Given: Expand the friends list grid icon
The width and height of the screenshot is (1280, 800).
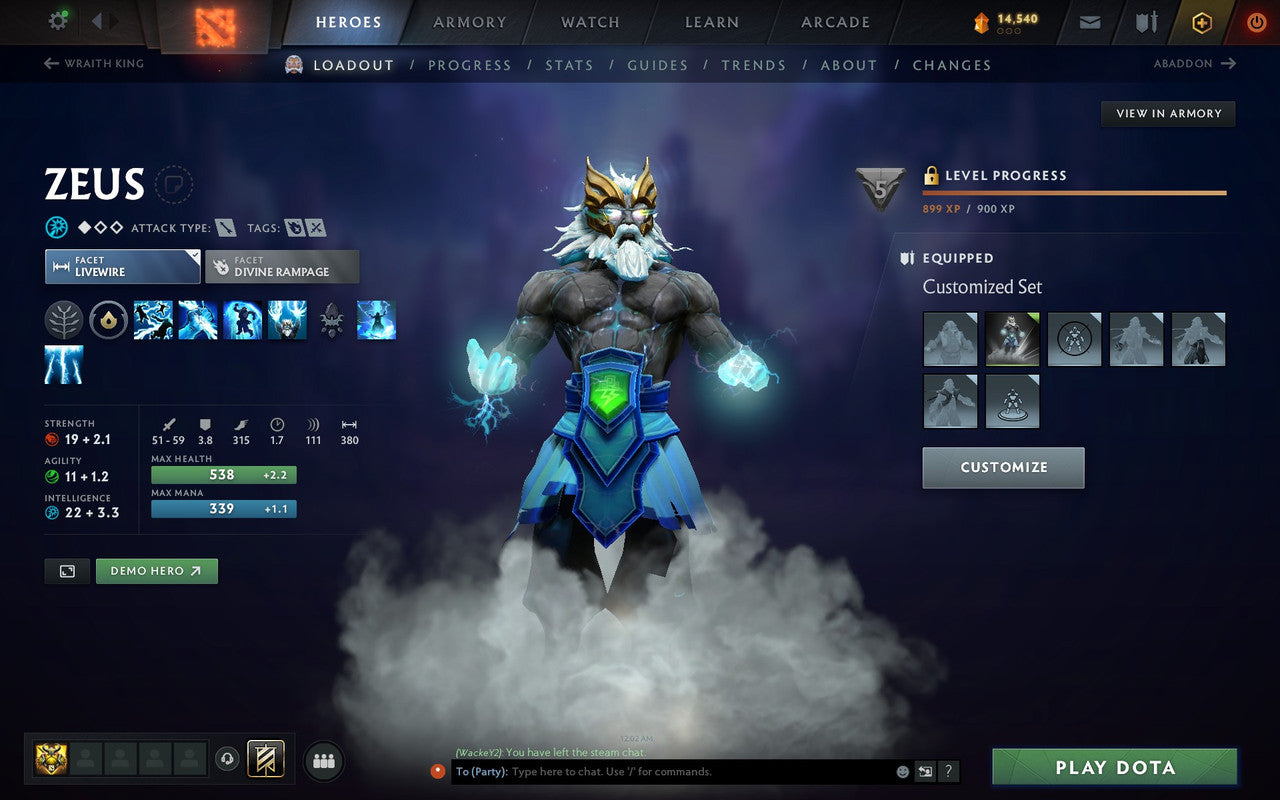Looking at the screenshot, I should (323, 760).
